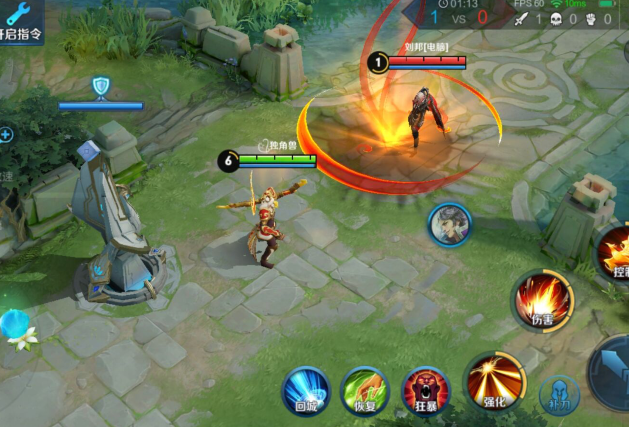Tap the large basic attack button
The width and height of the screenshot is (629, 427).
[612, 372]
